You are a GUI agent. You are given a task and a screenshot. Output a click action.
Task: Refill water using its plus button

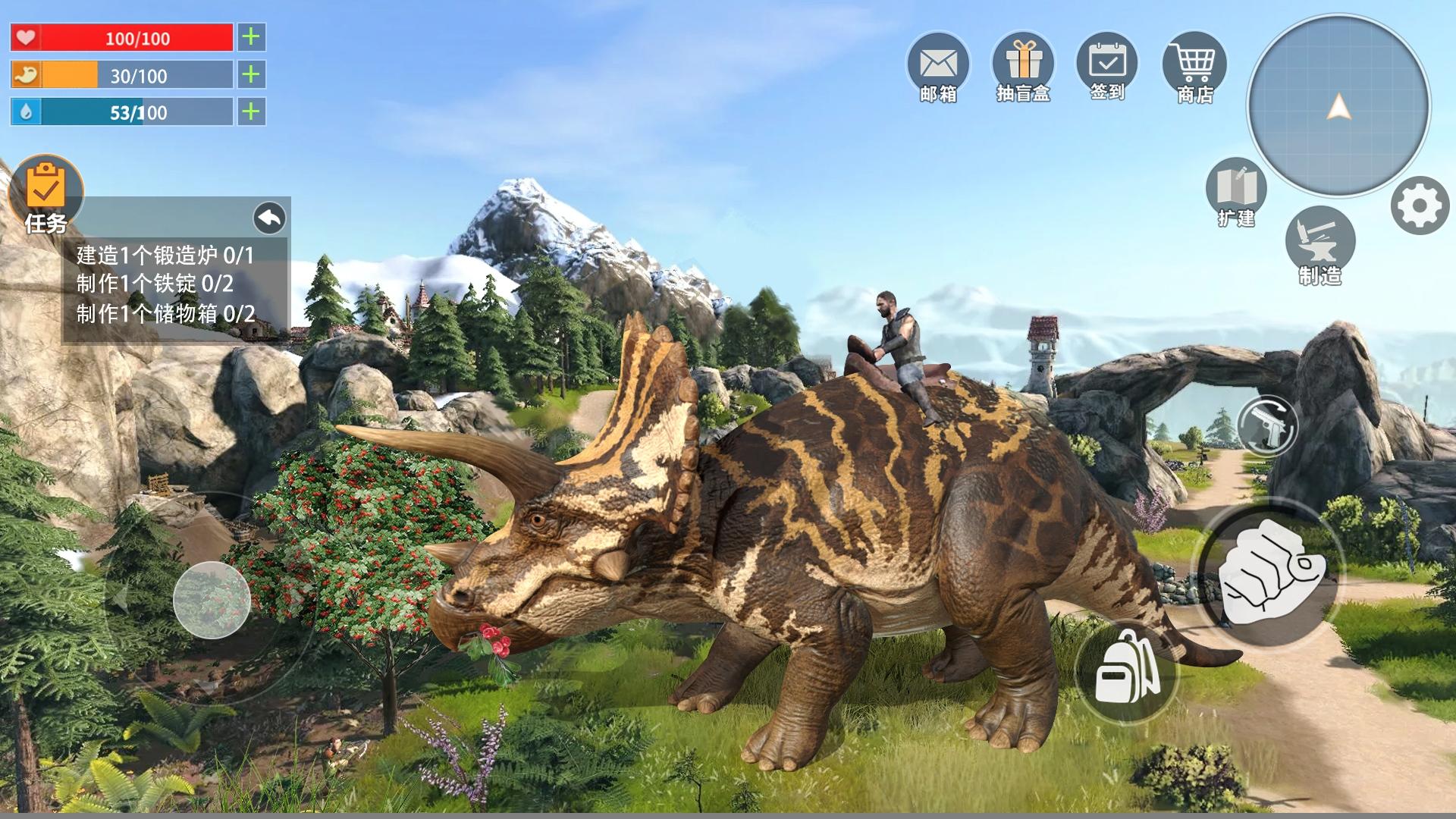251,112
